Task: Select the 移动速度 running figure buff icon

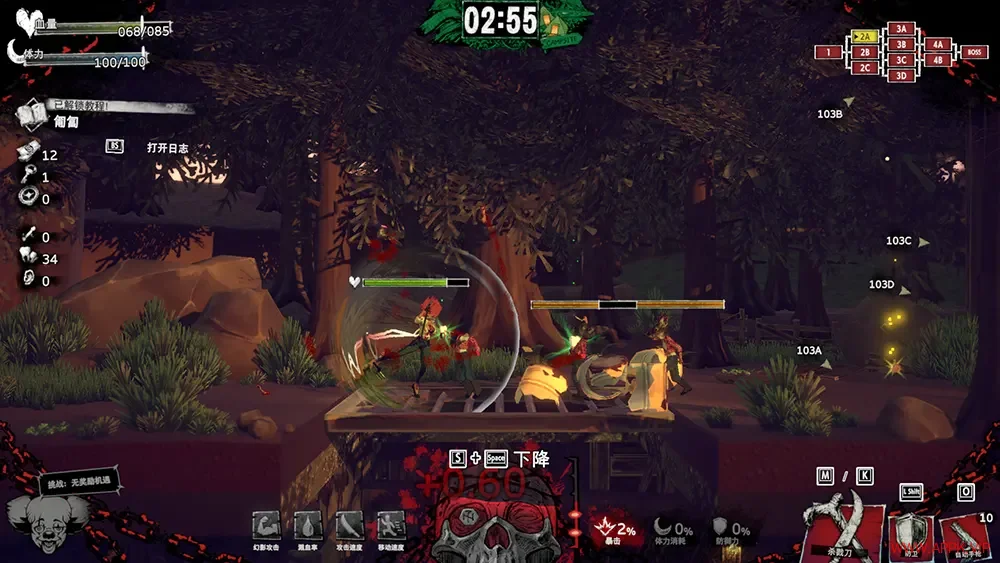Action: click(390, 525)
